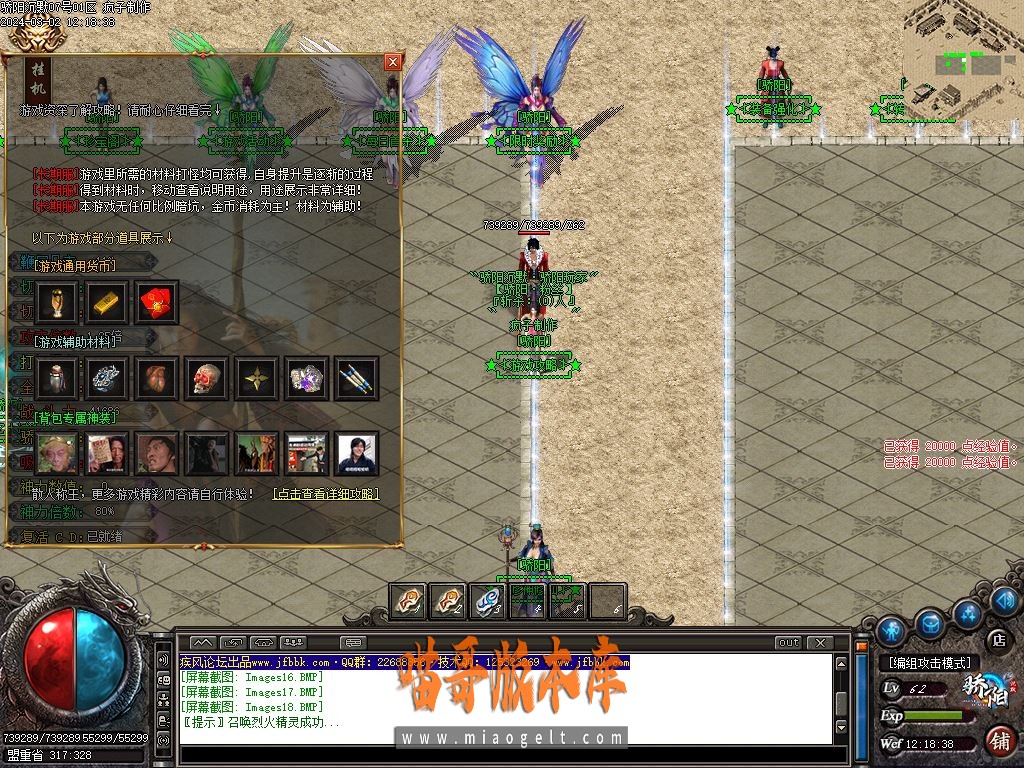The height and width of the screenshot is (768, 1024).
Task: Select the golden shuriken material icon
Action: (257, 378)
